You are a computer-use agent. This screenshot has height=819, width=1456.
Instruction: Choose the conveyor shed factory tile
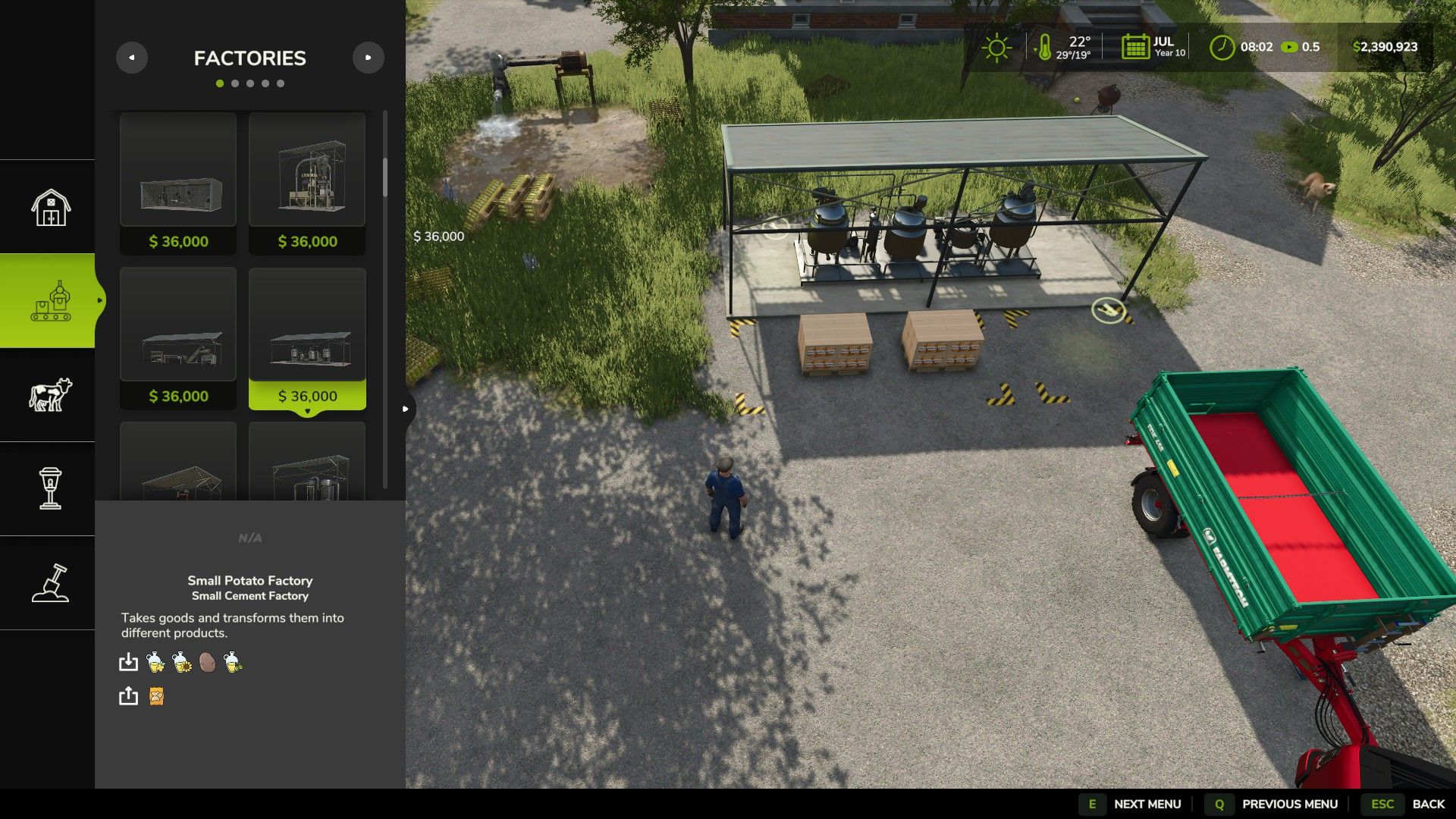[178, 337]
